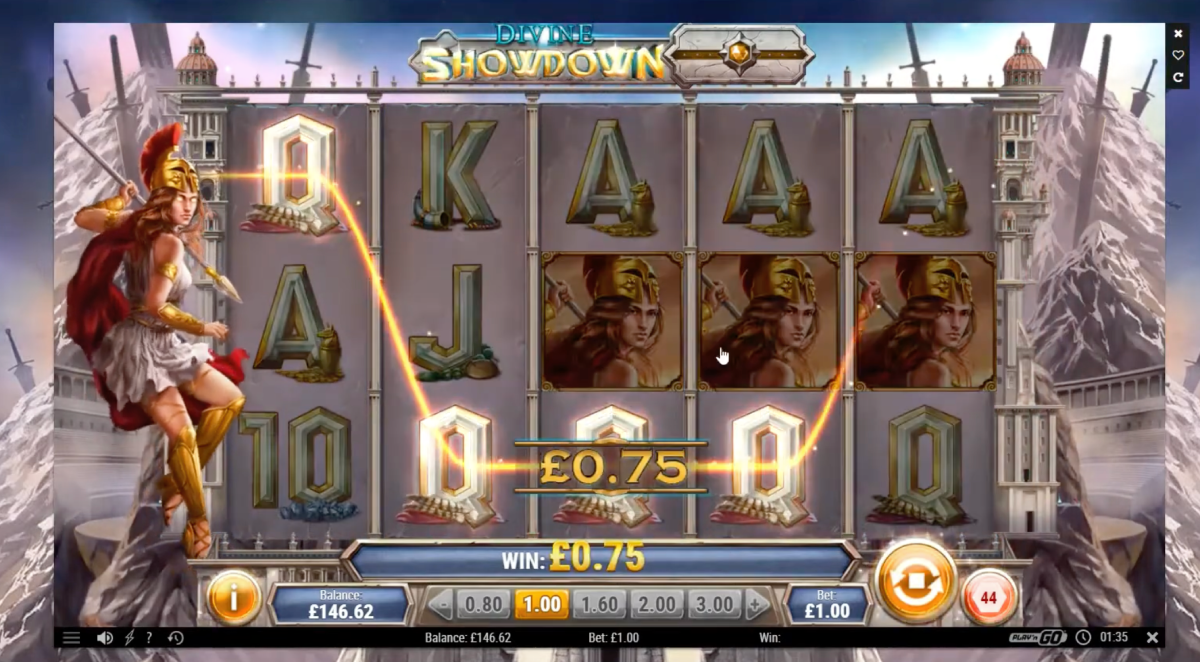Close the game with the bottom bar X
The width and height of the screenshot is (1200, 662).
(x=1152, y=637)
